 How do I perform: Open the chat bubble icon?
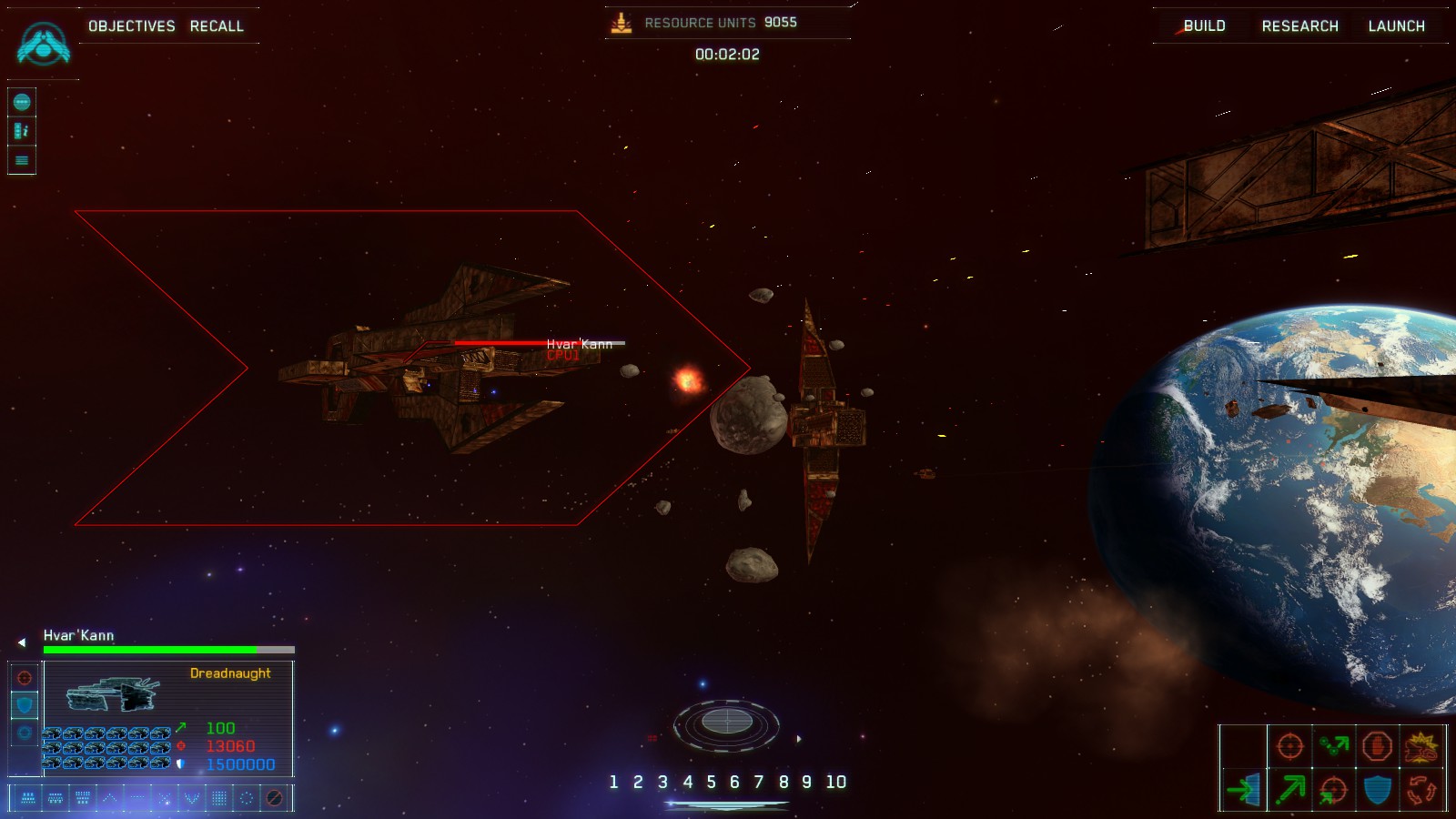pyautogui.click(x=22, y=102)
